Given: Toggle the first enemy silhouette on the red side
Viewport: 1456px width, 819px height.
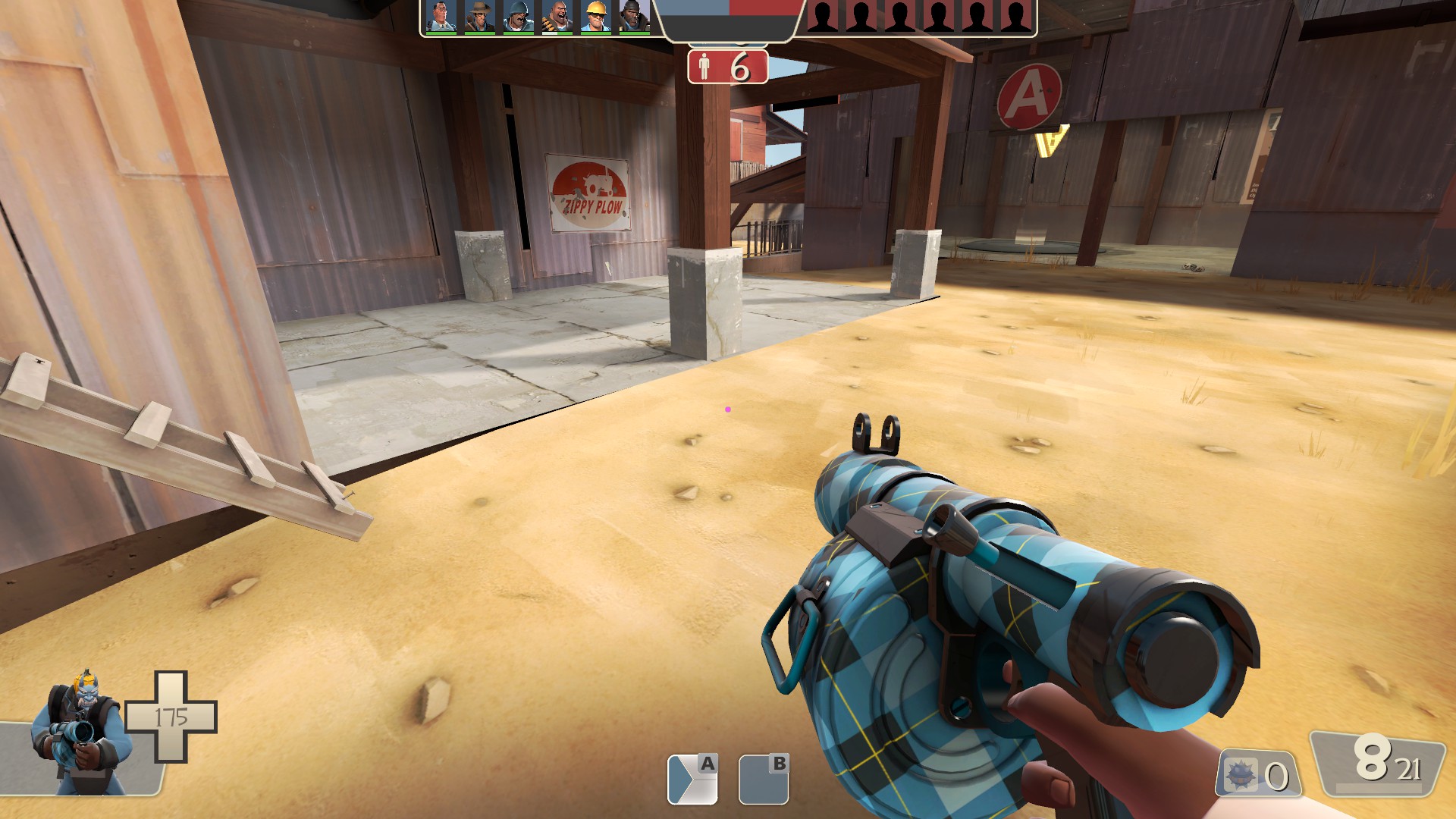Looking at the screenshot, I should 823,14.
